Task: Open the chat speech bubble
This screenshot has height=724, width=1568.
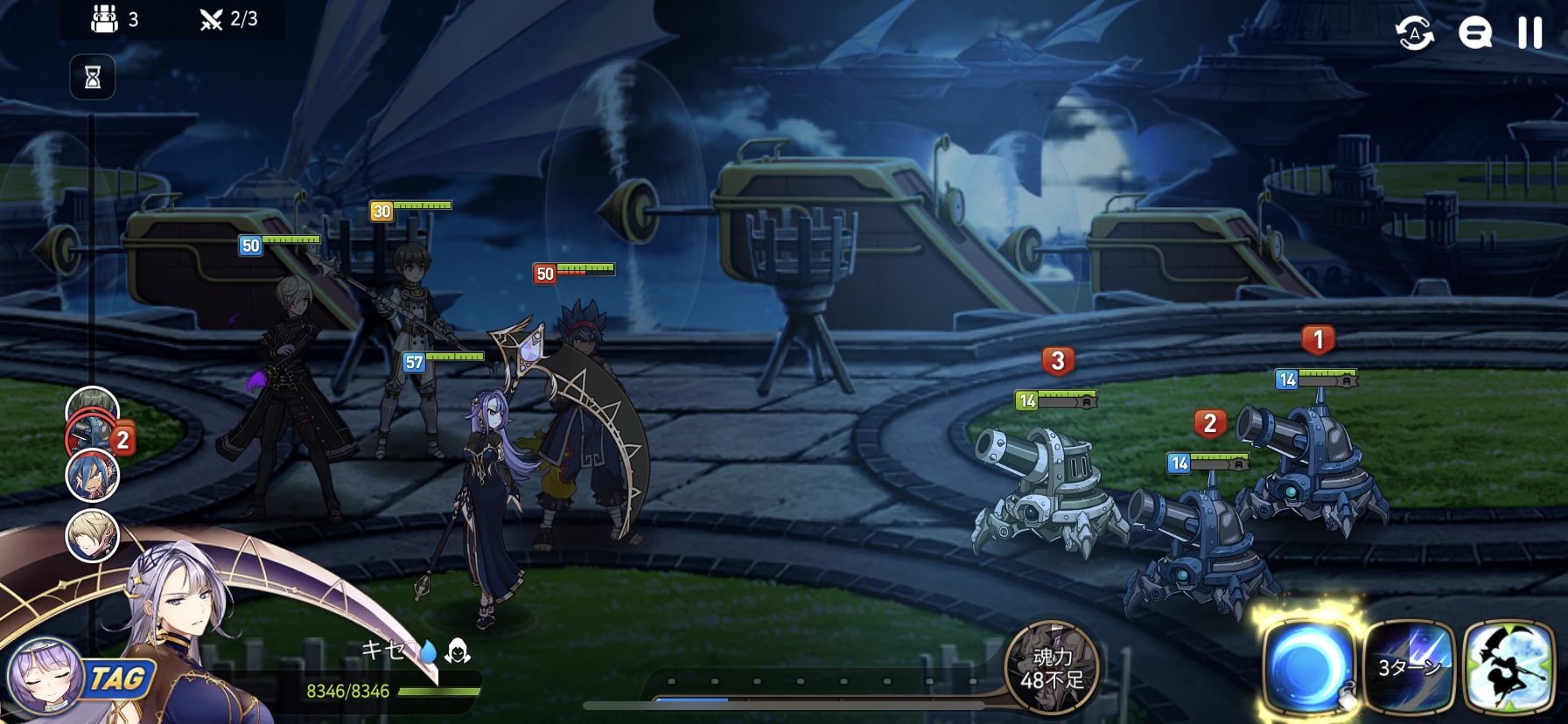Action: tap(1474, 33)
